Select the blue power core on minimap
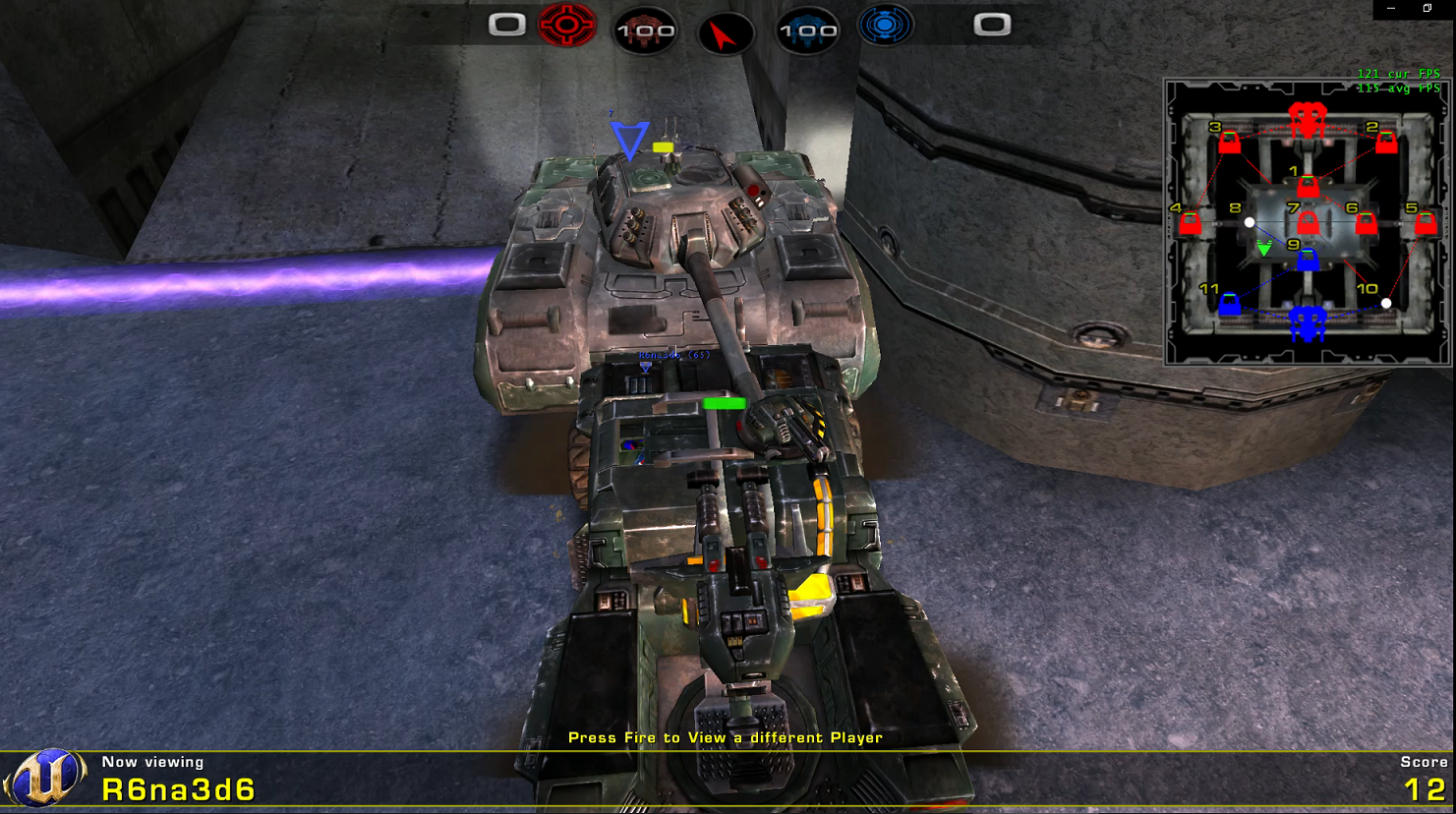The height and width of the screenshot is (814, 1456). (x=1308, y=321)
